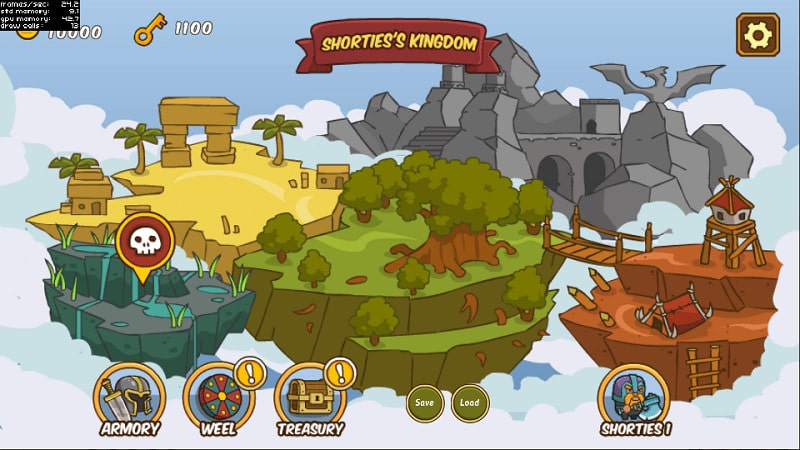
Task: Select the skull level marker
Action: [145, 243]
